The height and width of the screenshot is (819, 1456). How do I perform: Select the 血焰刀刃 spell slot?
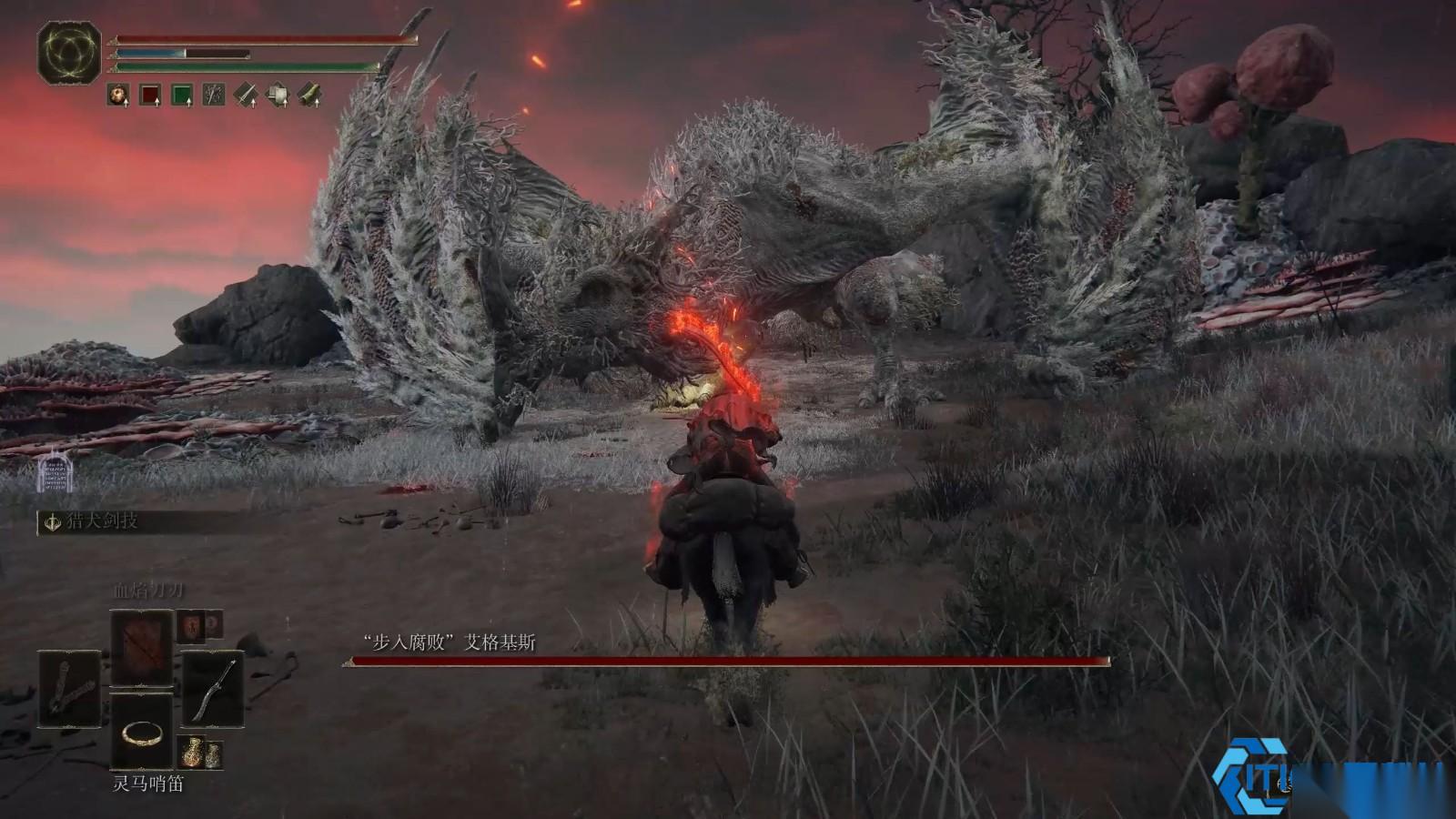click(142, 647)
